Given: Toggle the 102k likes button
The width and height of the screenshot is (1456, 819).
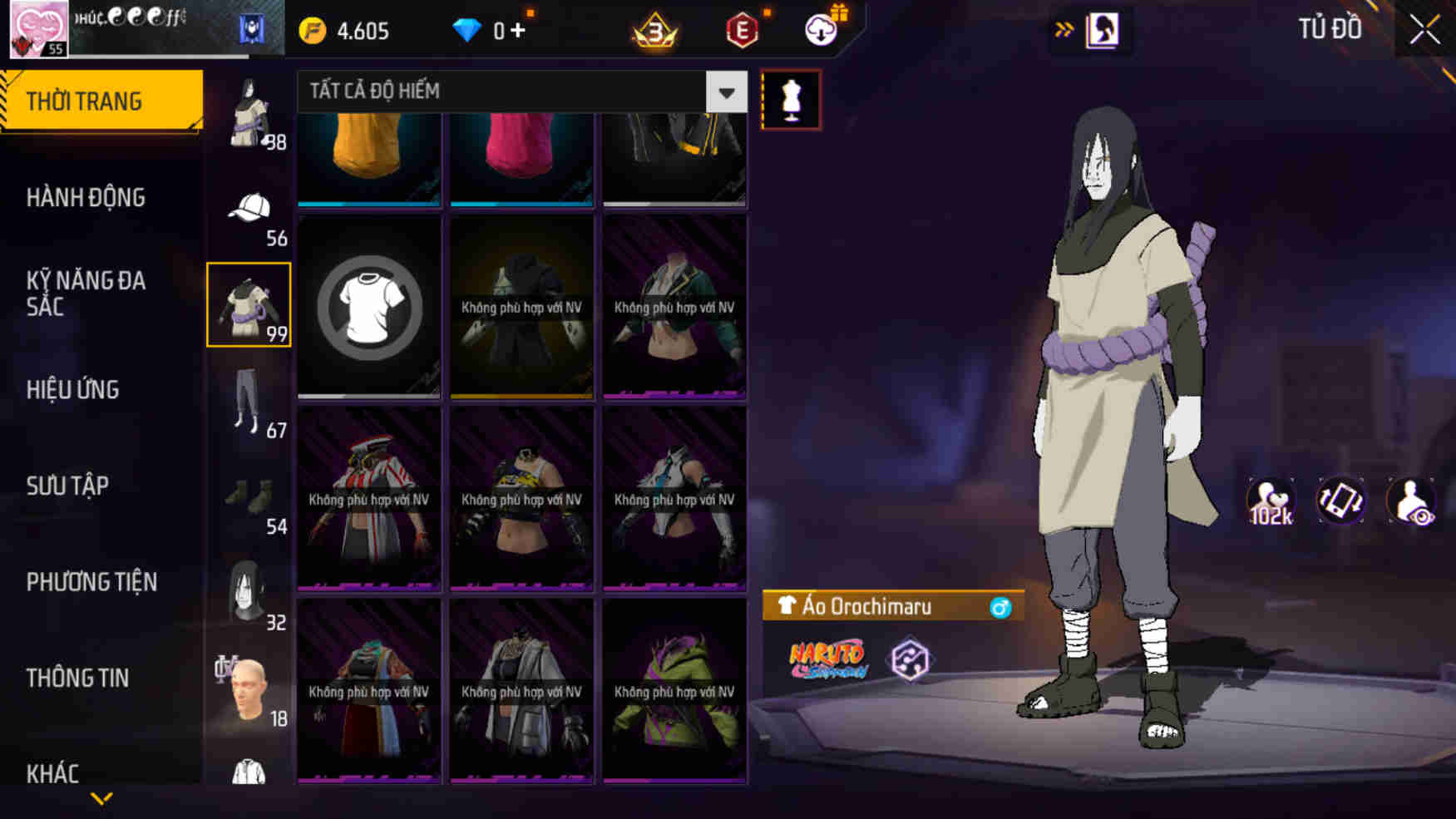Looking at the screenshot, I should [1270, 500].
